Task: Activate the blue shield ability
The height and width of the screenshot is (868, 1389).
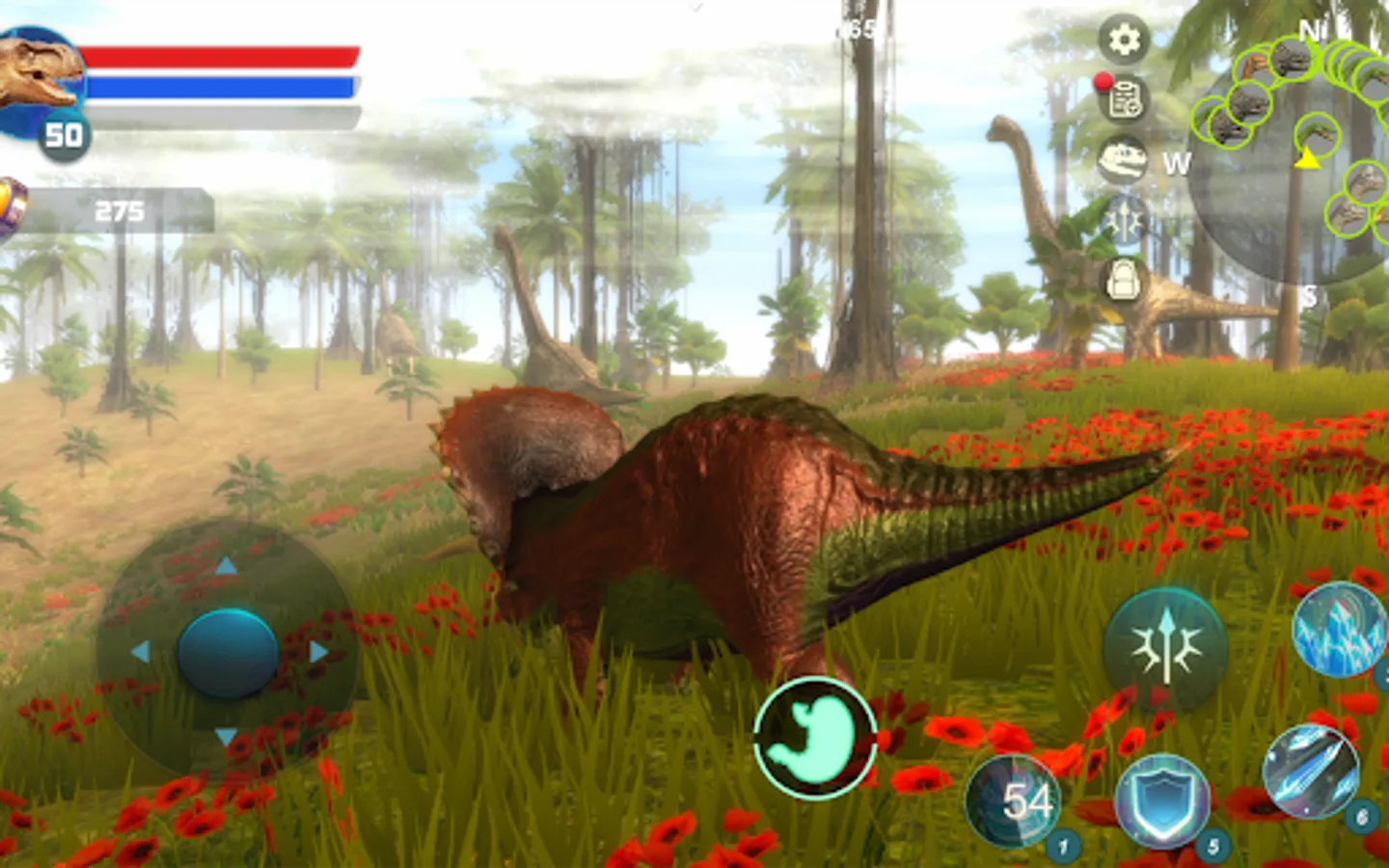Action: tap(1161, 800)
